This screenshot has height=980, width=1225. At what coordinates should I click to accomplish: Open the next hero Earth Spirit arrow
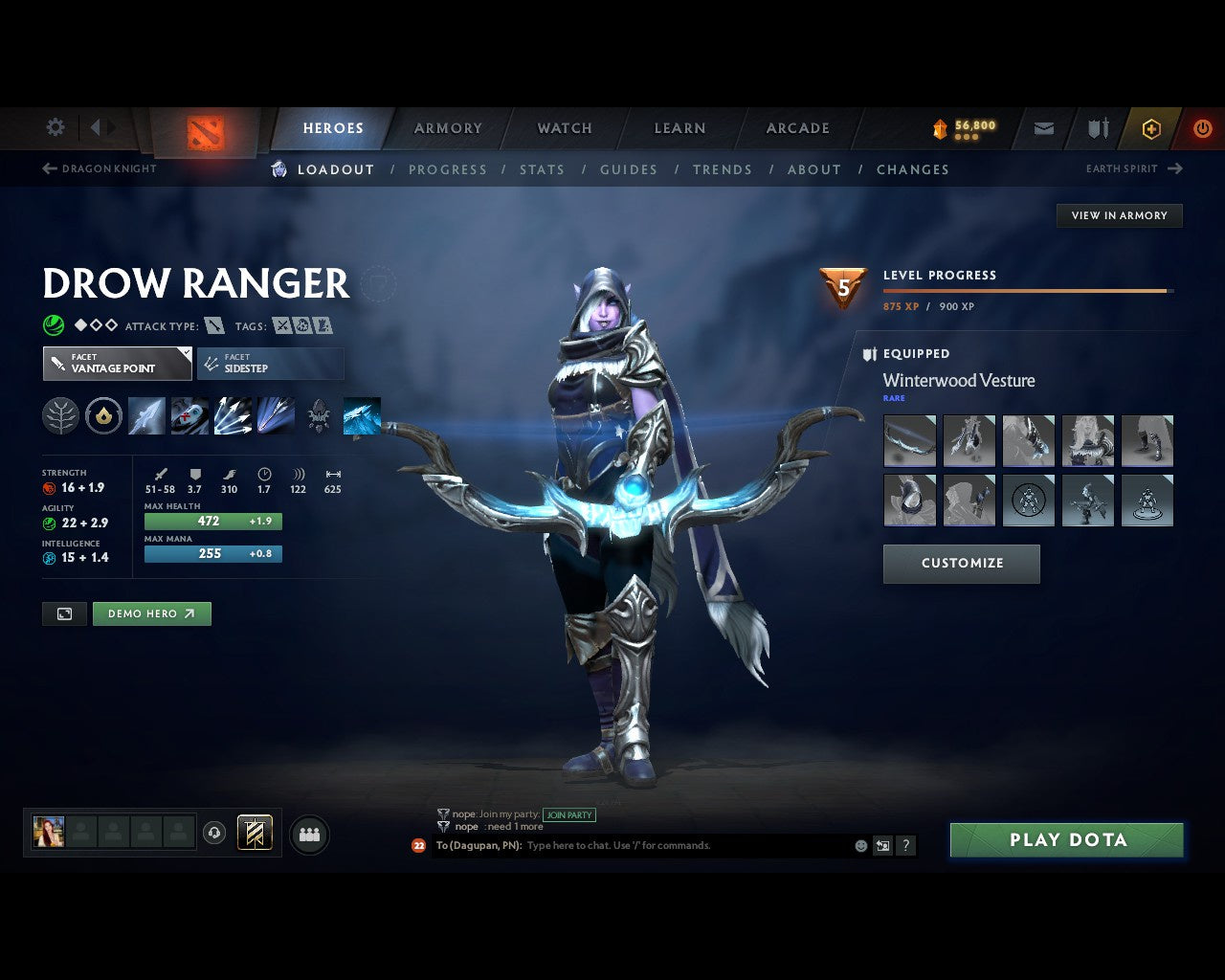[x=1175, y=168]
